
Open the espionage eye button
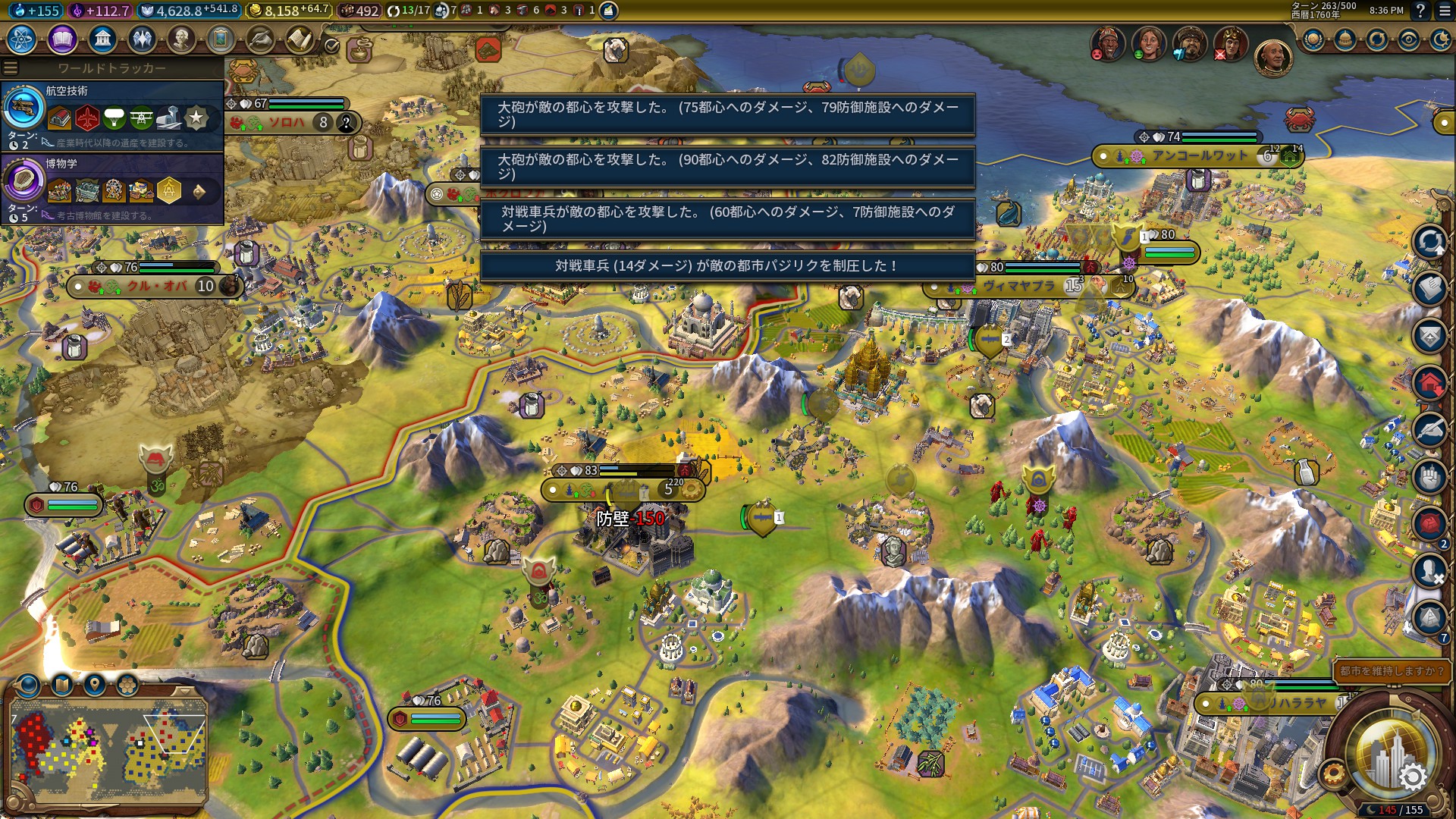tap(1409, 39)
